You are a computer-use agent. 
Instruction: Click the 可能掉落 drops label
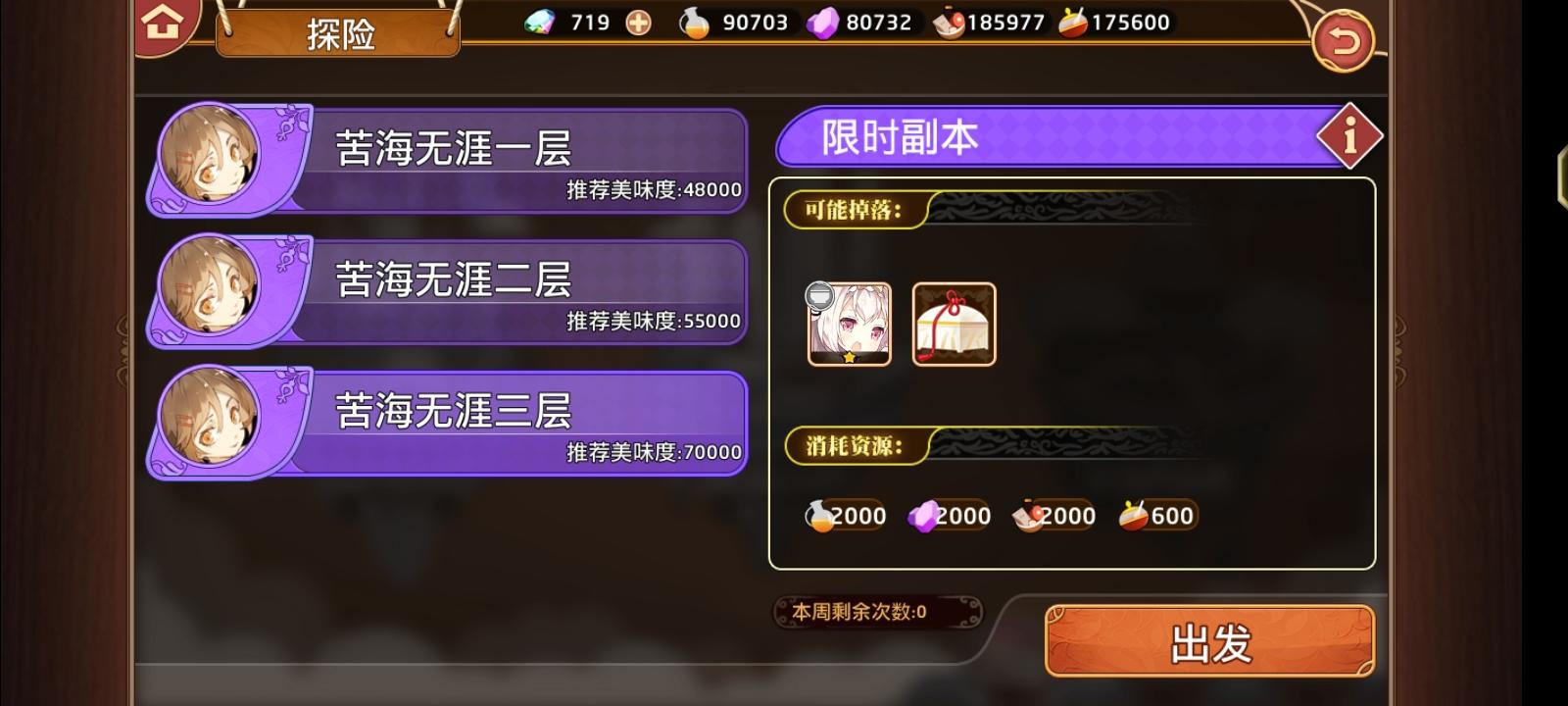pos(852,209)
